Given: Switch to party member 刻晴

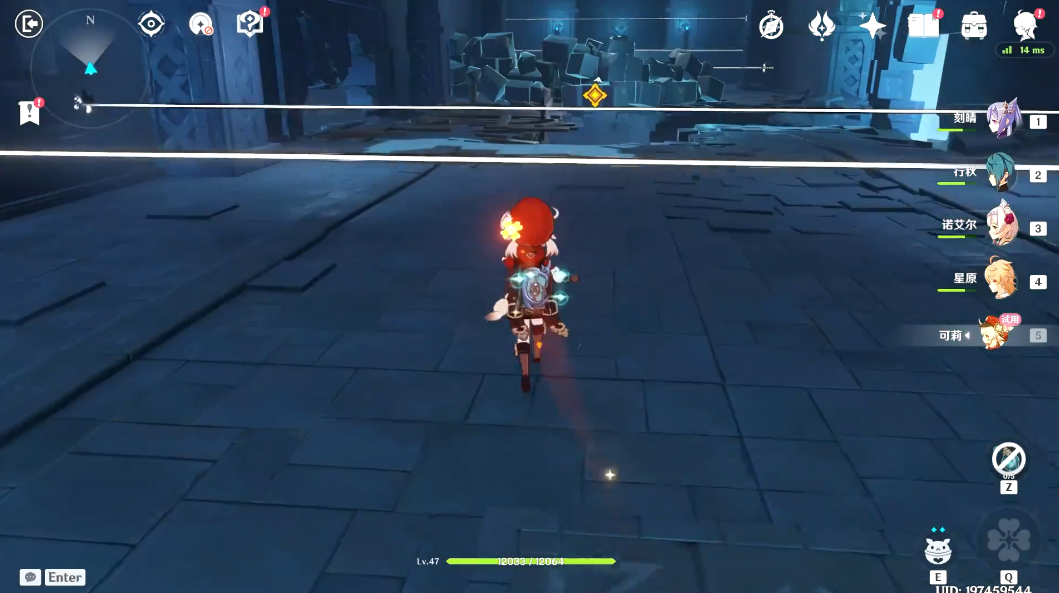Looking at the screenshot, I should [x=1000, y=119].
